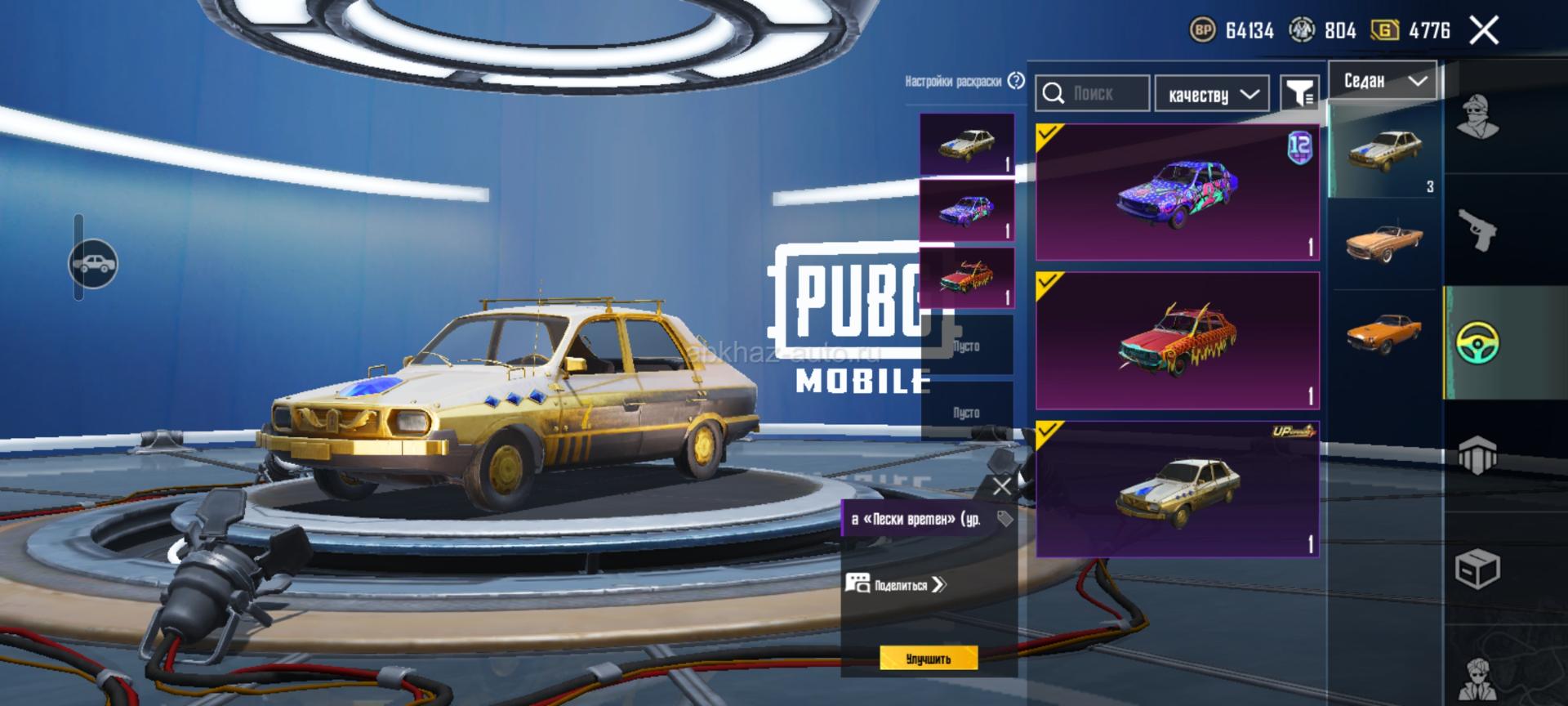Click the Поиск search field
The width and height of the screenshot is (1568, 706).
1094,94
